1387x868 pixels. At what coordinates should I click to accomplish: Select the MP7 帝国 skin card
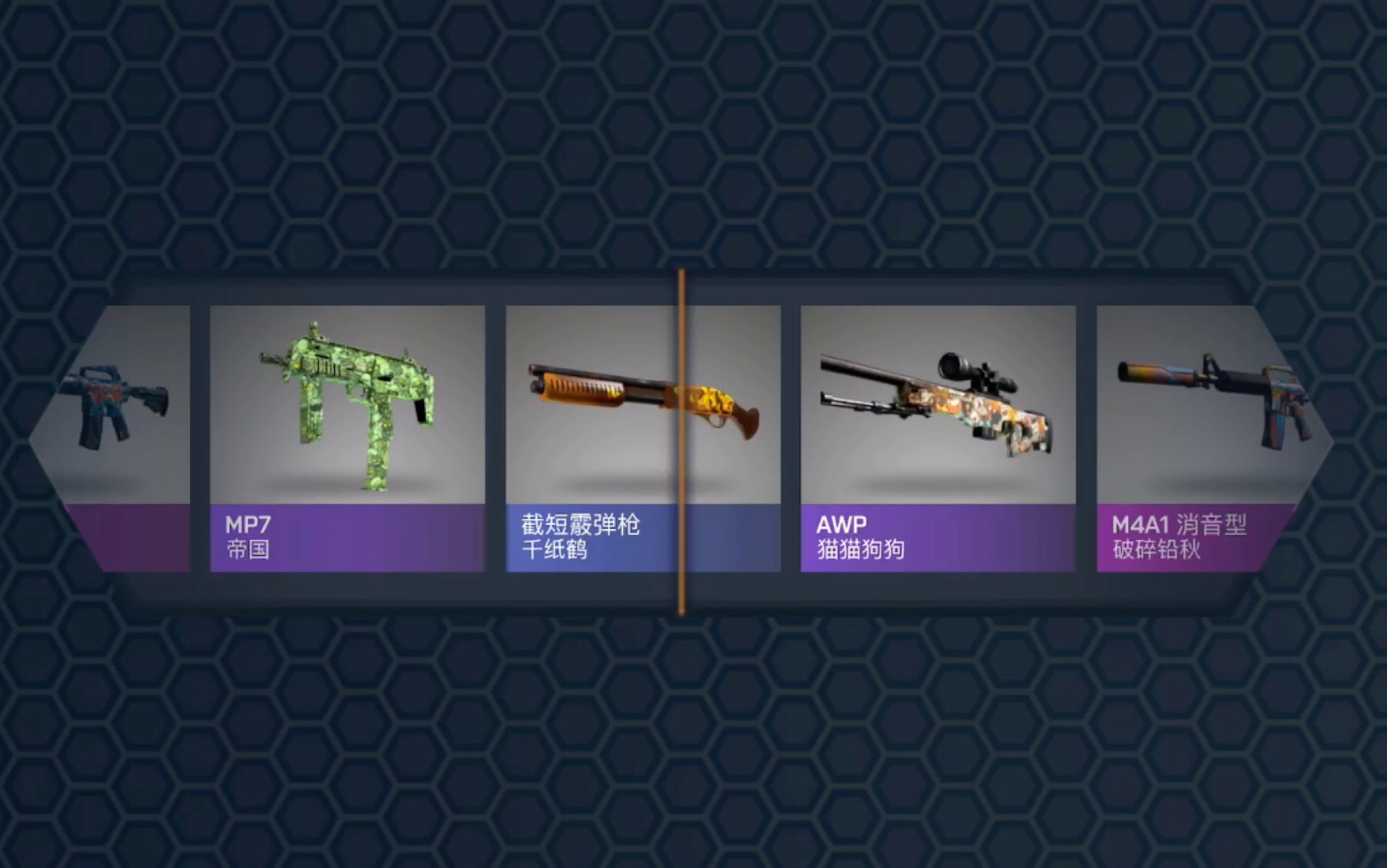click(347, 438)
